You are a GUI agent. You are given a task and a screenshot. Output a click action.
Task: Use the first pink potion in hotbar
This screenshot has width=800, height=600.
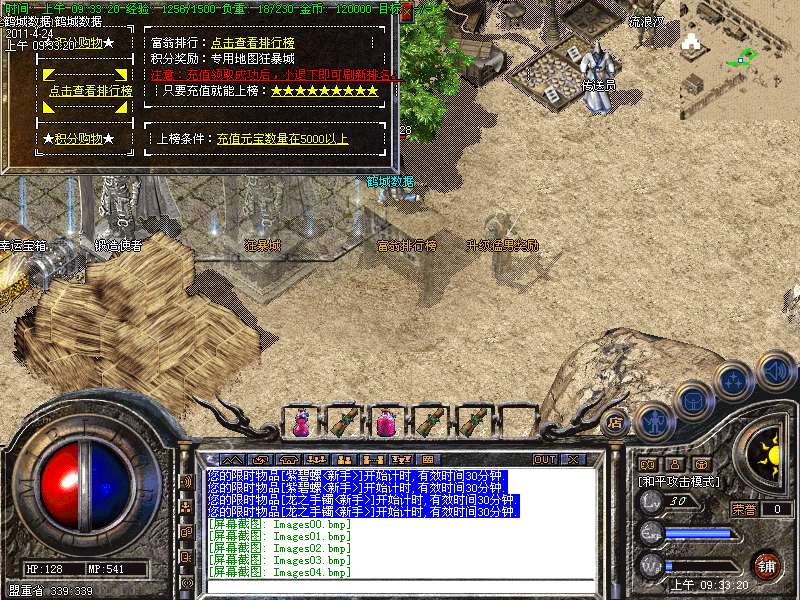tap(301, 422)
